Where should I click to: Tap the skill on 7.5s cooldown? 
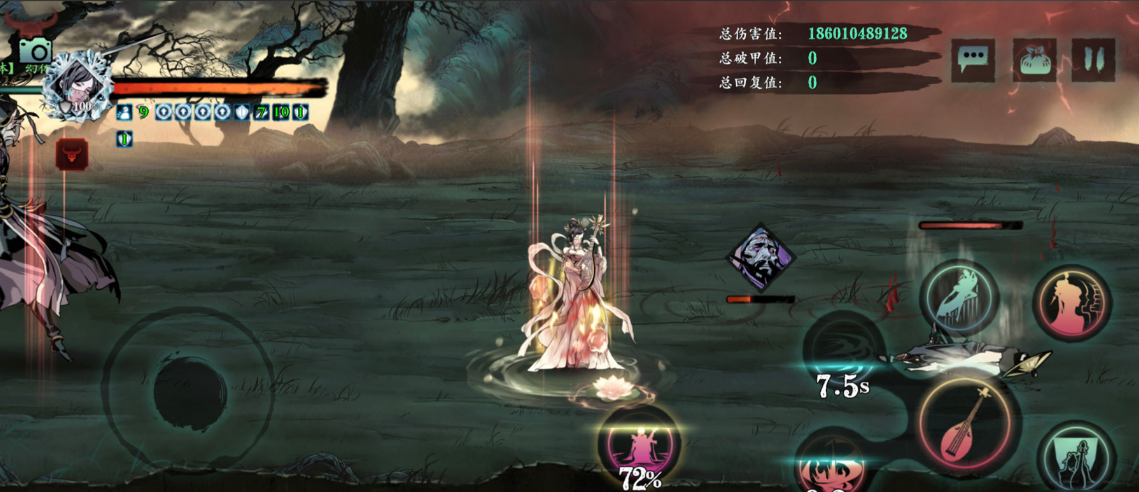pyautogui.click(x=842, y=350)
